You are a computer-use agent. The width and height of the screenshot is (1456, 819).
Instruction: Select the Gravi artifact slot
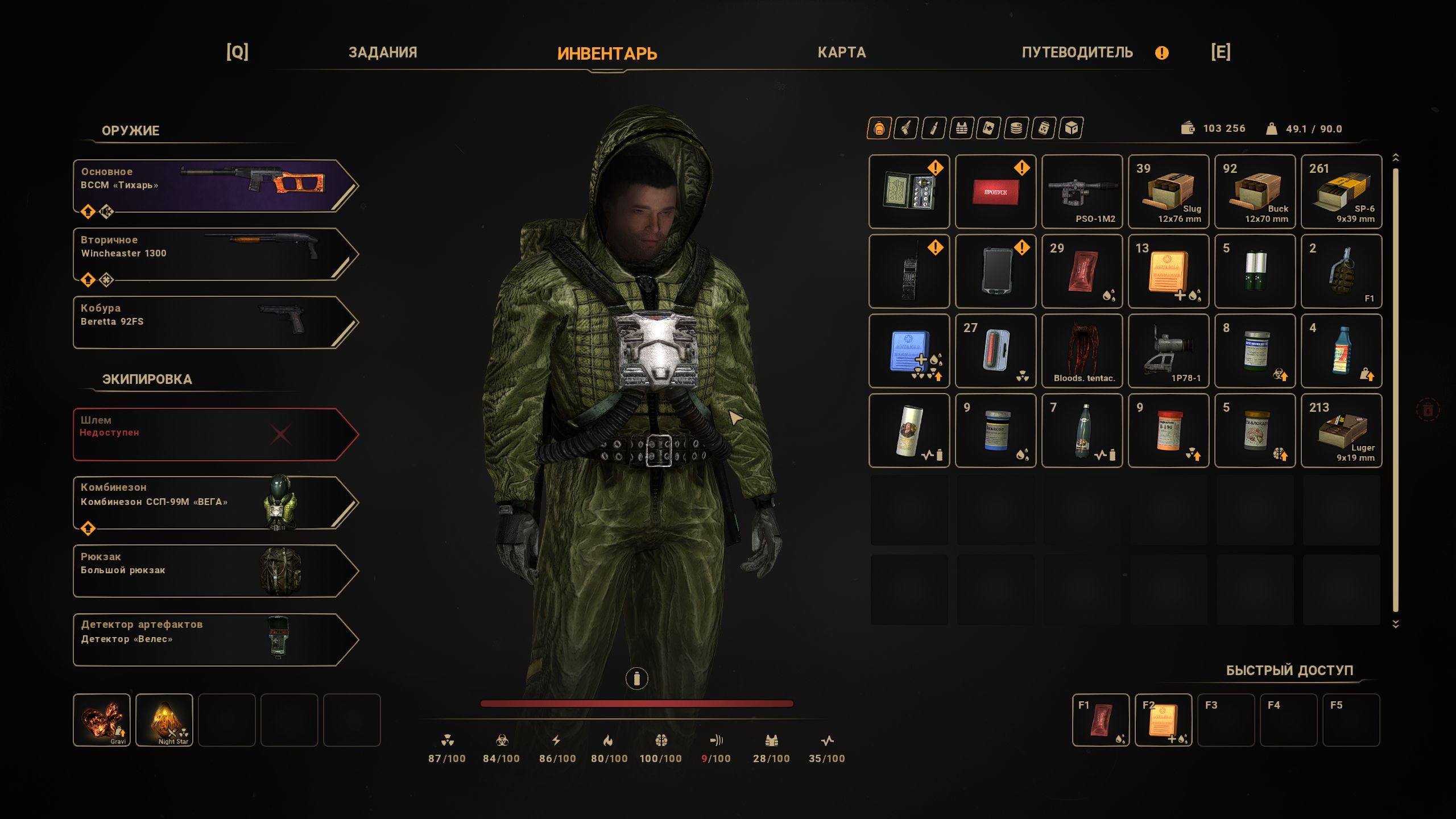[102, 719]
